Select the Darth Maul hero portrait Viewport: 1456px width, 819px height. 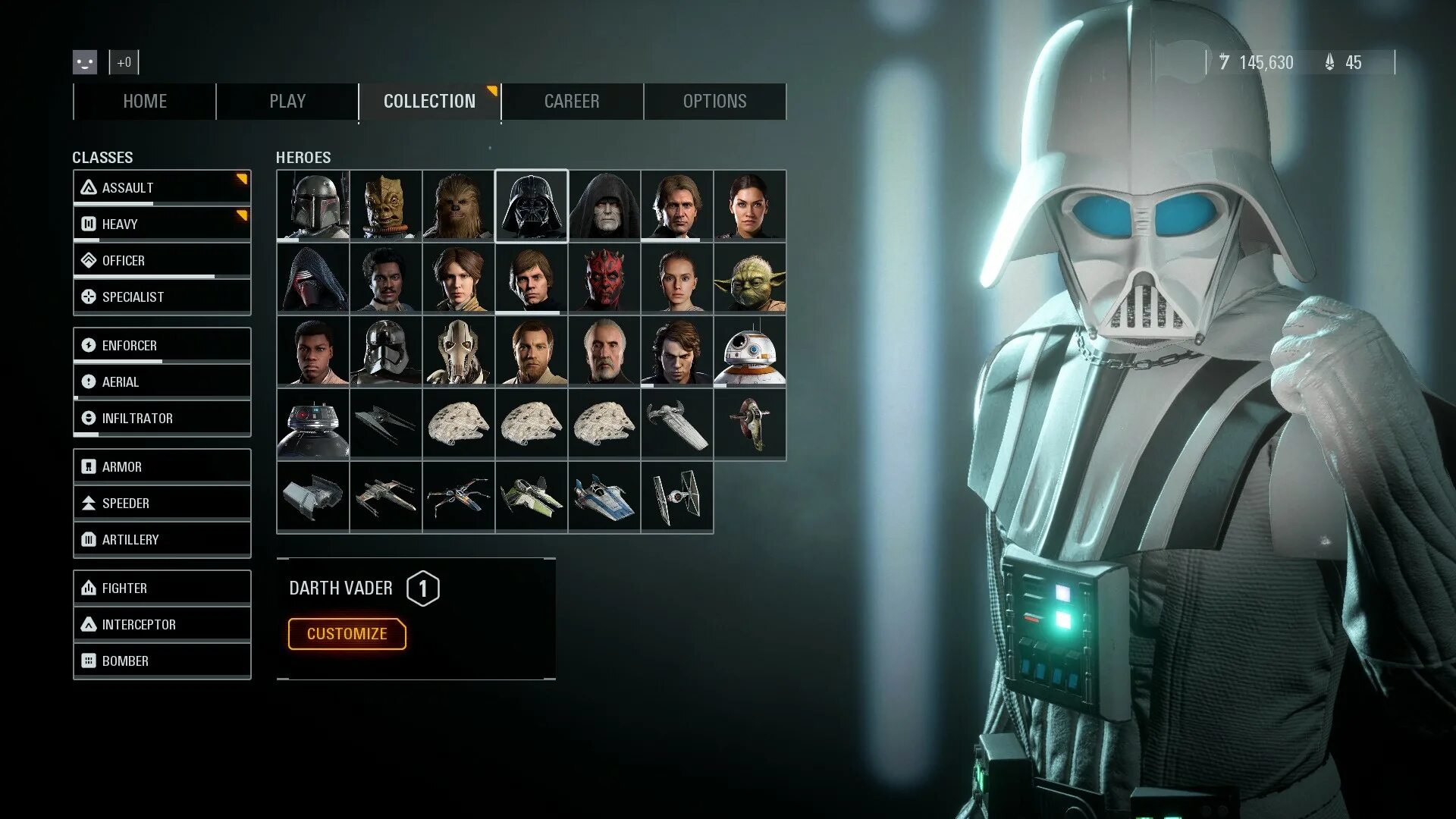point(604,278)
